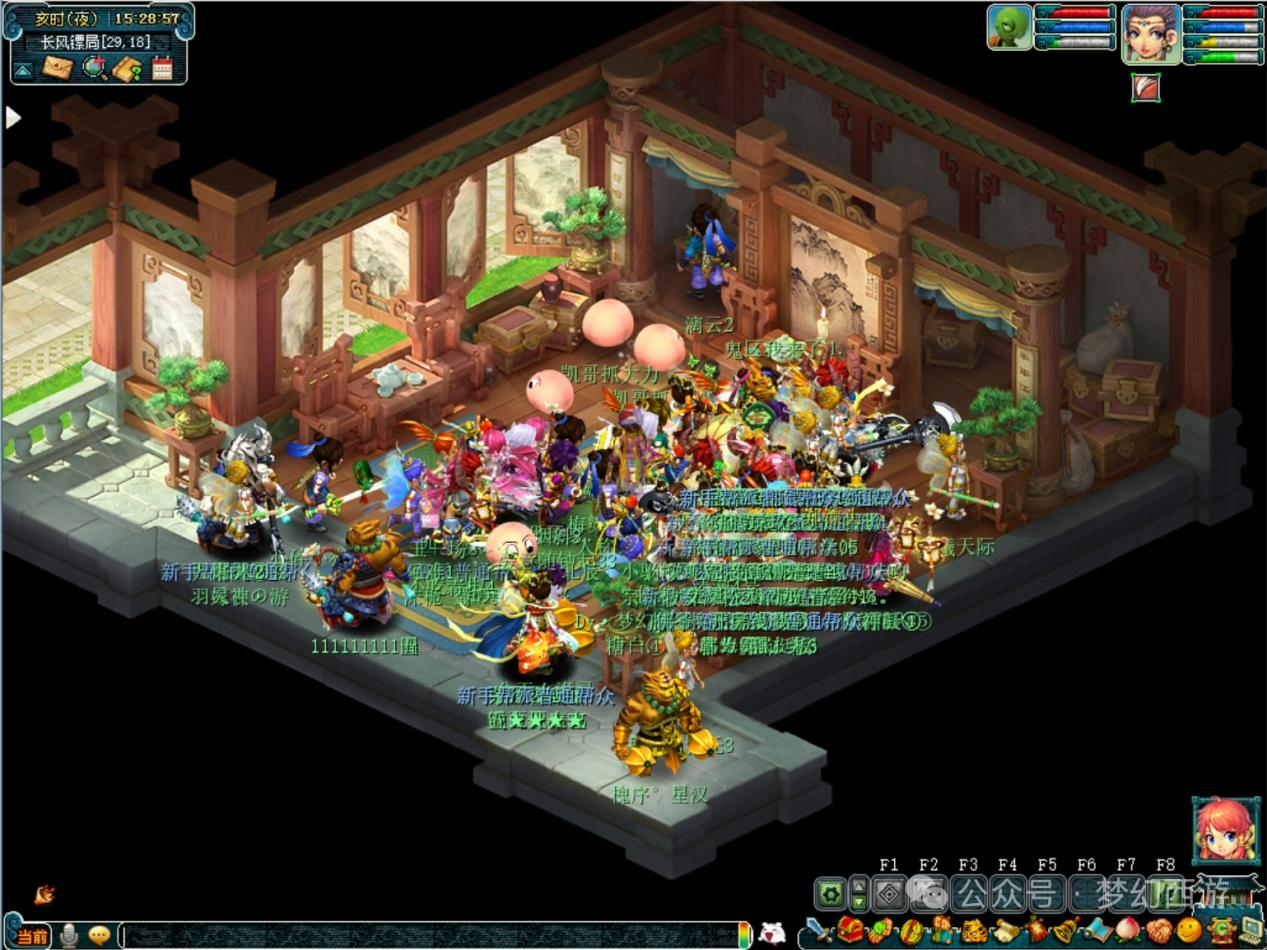This screenshot has width=1267, height=950.
Task: Open the world map magnifier icon
Action: pyautogui.click(x=93, y=68)
